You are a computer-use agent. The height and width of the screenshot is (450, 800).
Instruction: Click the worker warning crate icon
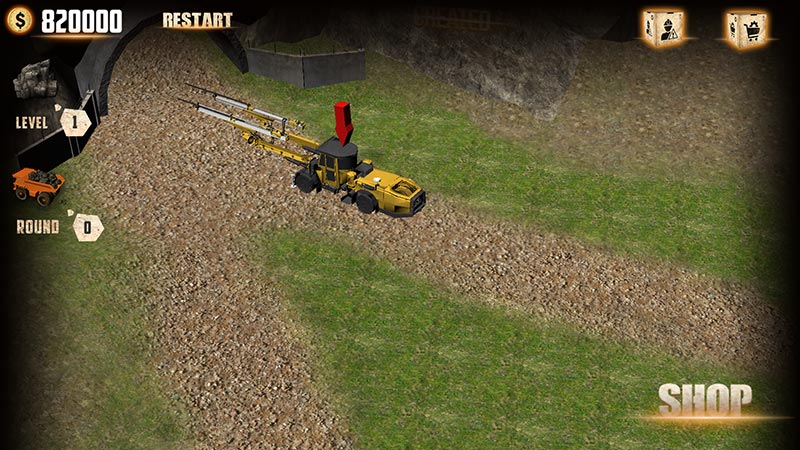663,27
